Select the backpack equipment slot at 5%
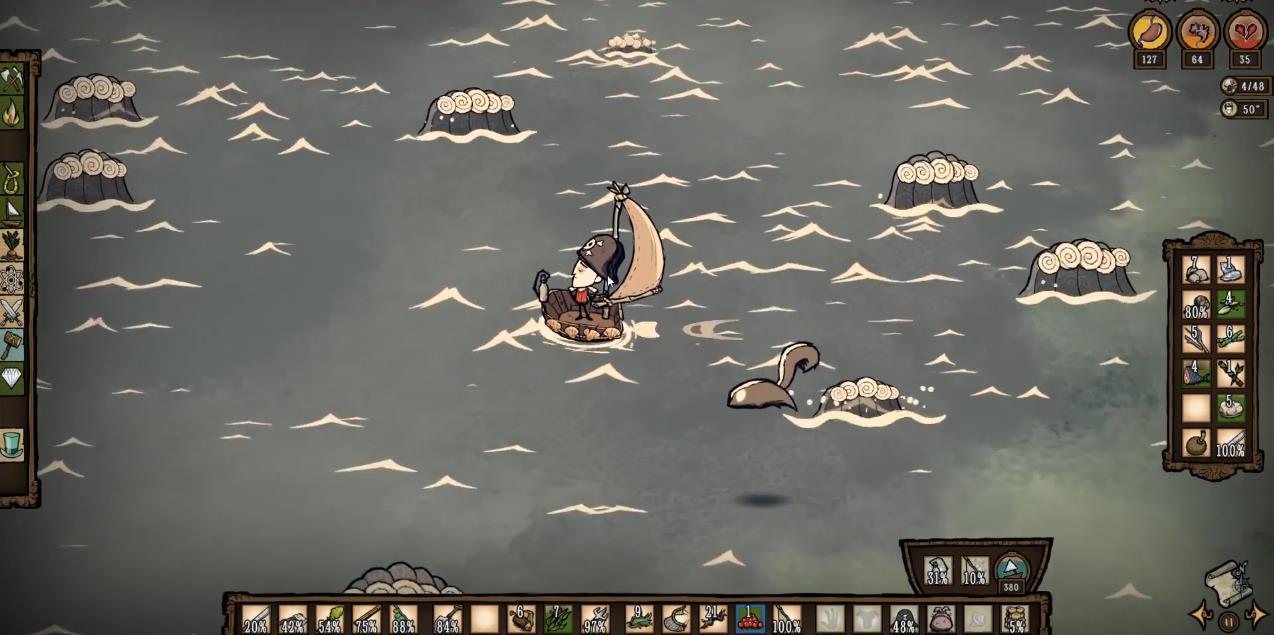The width and height of the screenshot is (1274, 635). pos(1014,619)
